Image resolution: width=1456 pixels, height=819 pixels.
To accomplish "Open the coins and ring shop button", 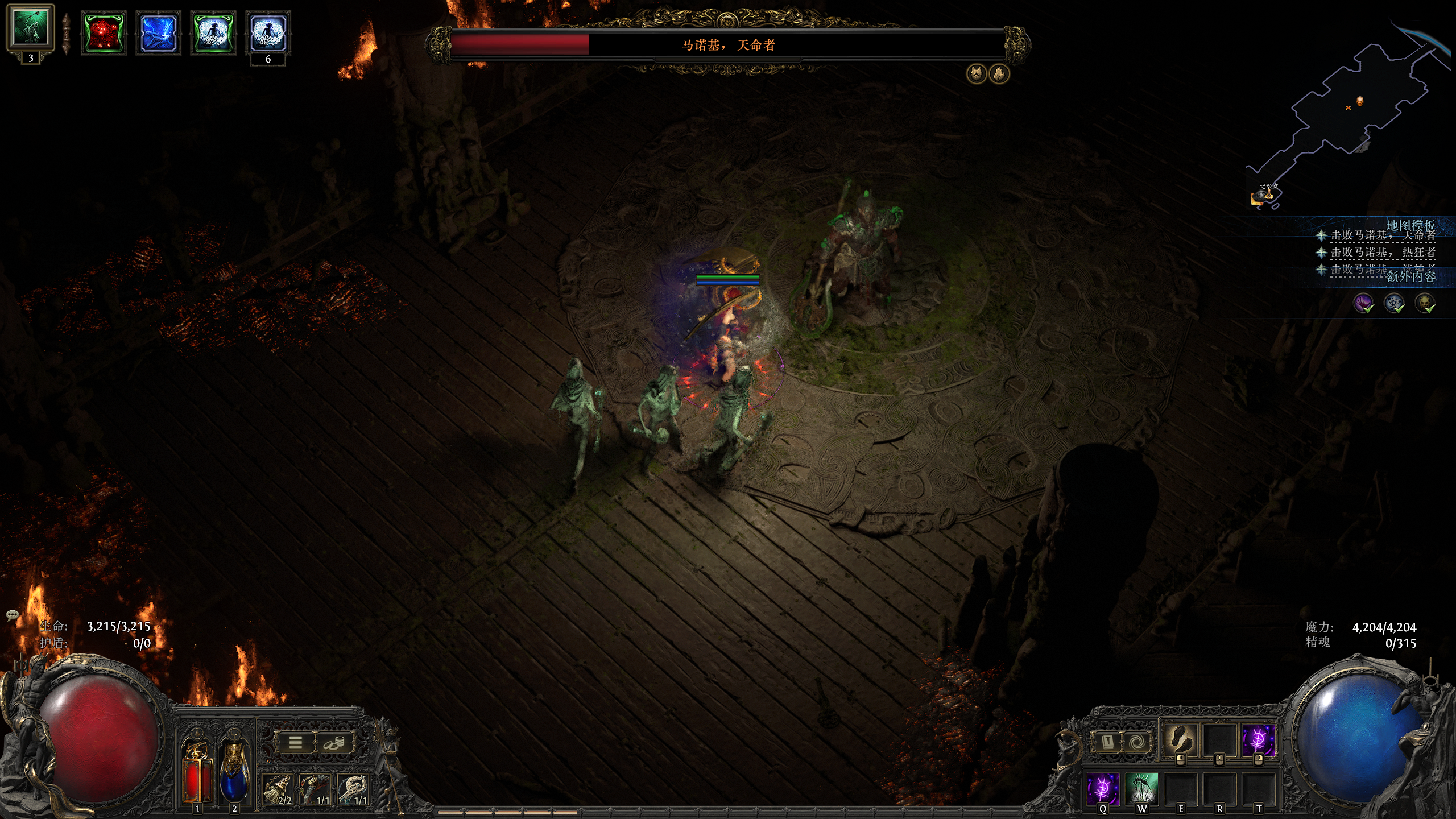I will point(334,743).
